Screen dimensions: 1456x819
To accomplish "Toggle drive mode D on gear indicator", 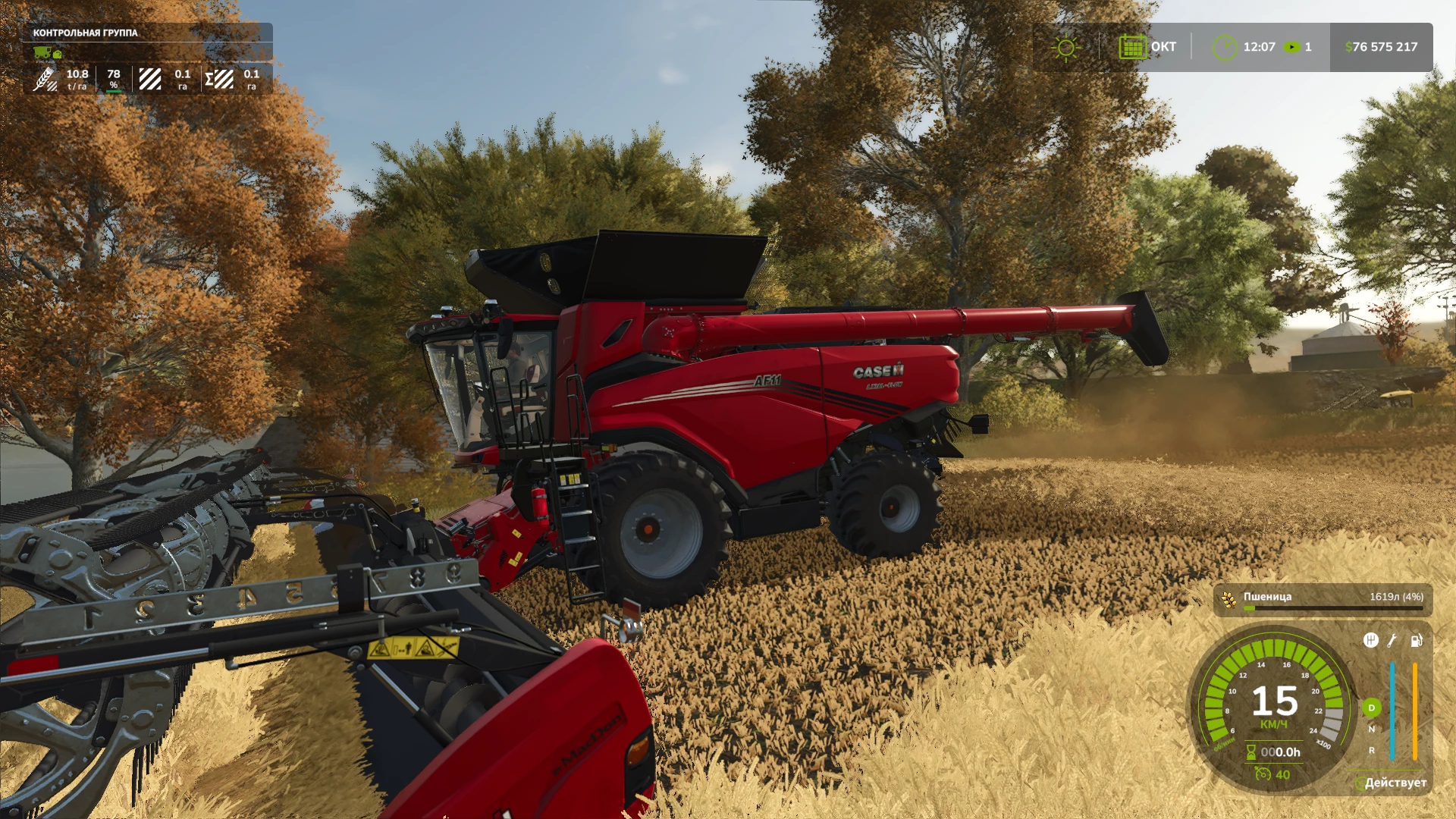I will coord(1372,708).
